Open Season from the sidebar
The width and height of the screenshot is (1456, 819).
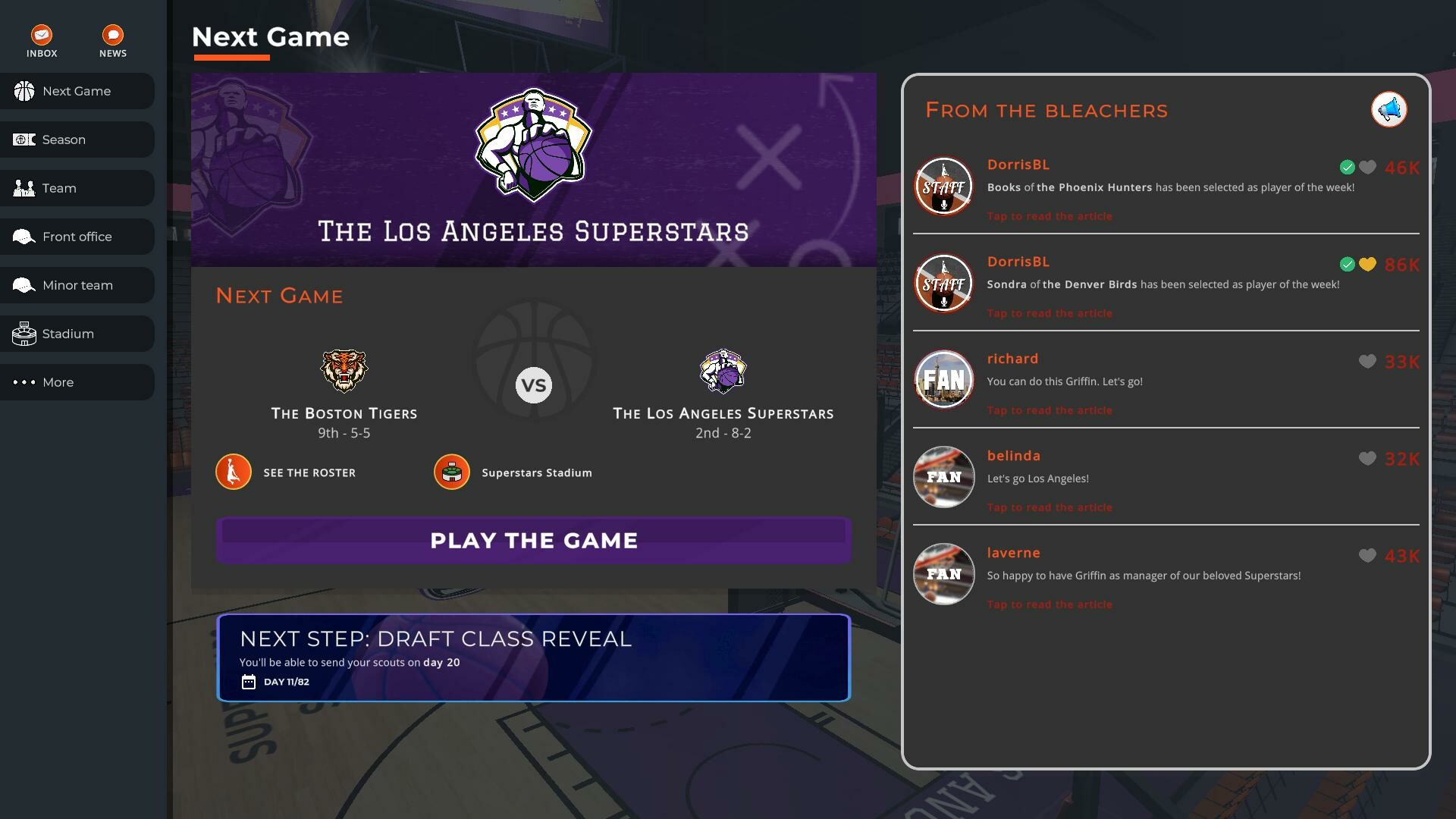coord(64,140)
